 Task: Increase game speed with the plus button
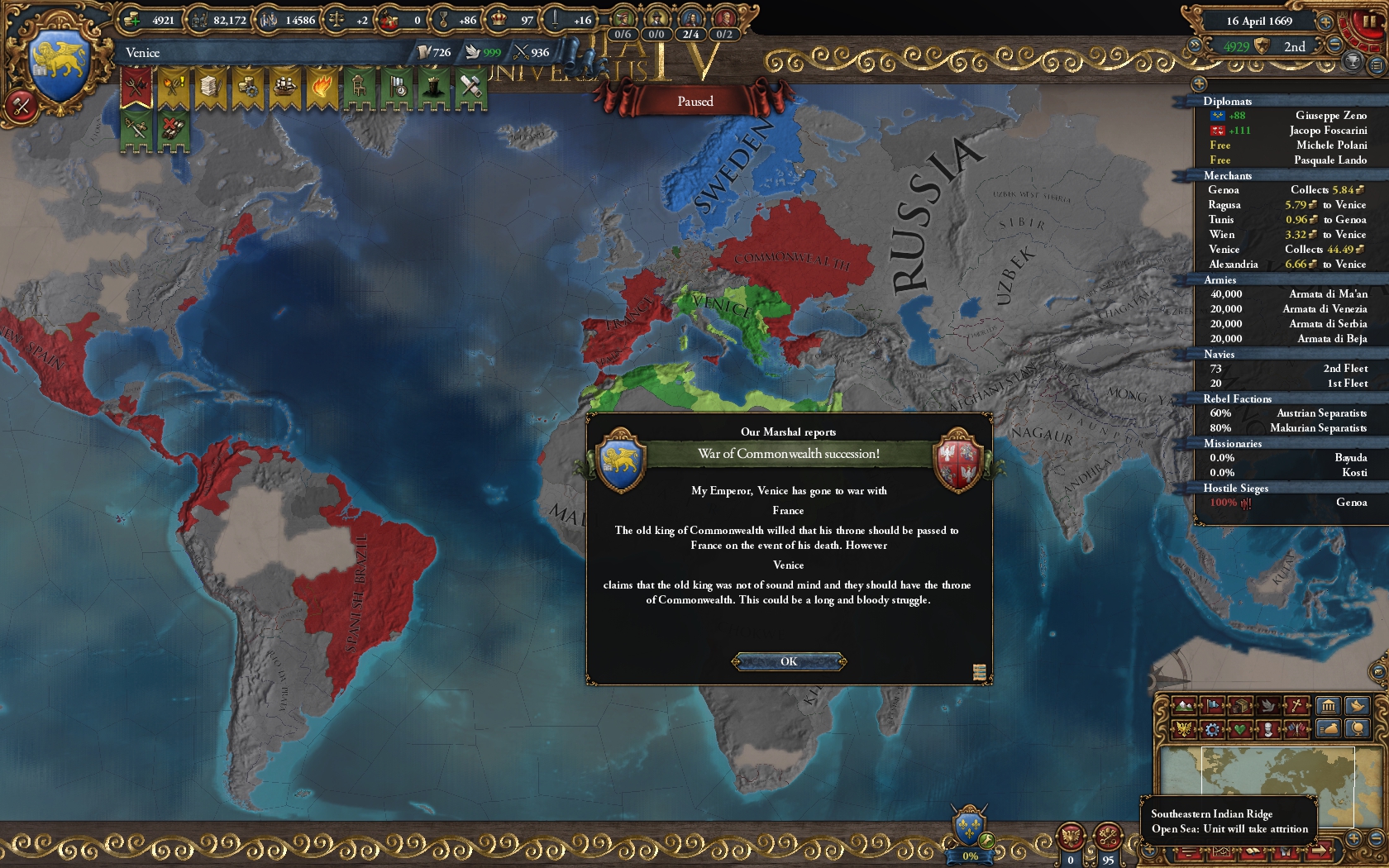coord(1325,22)
